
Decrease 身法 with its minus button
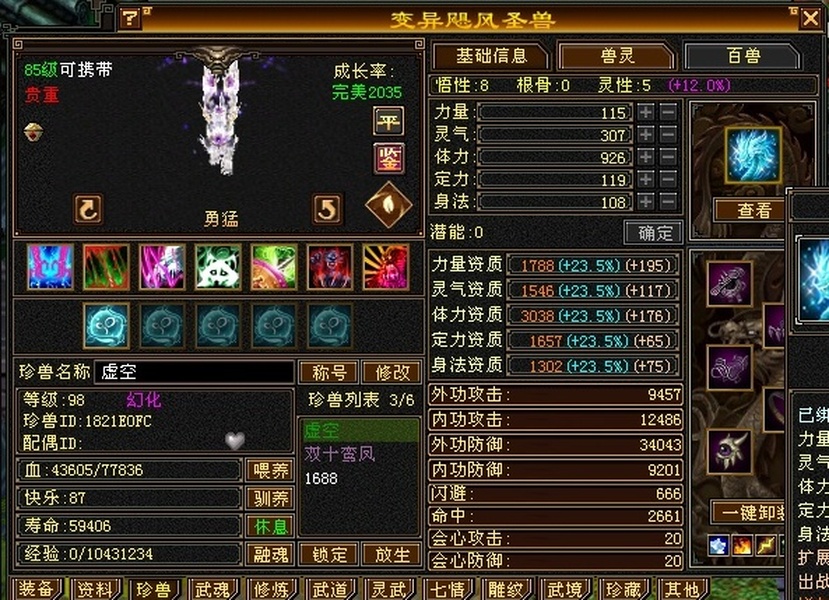pyautogui.click(x=668, y=201)
